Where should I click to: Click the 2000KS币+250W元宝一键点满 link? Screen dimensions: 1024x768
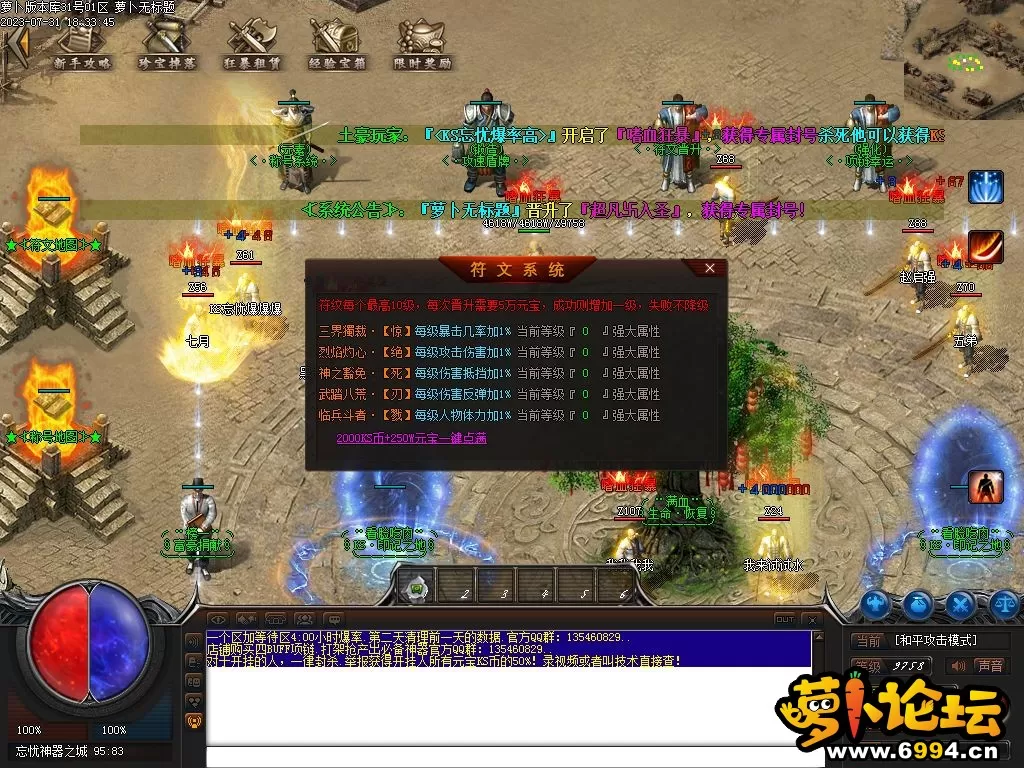(411, 438)
